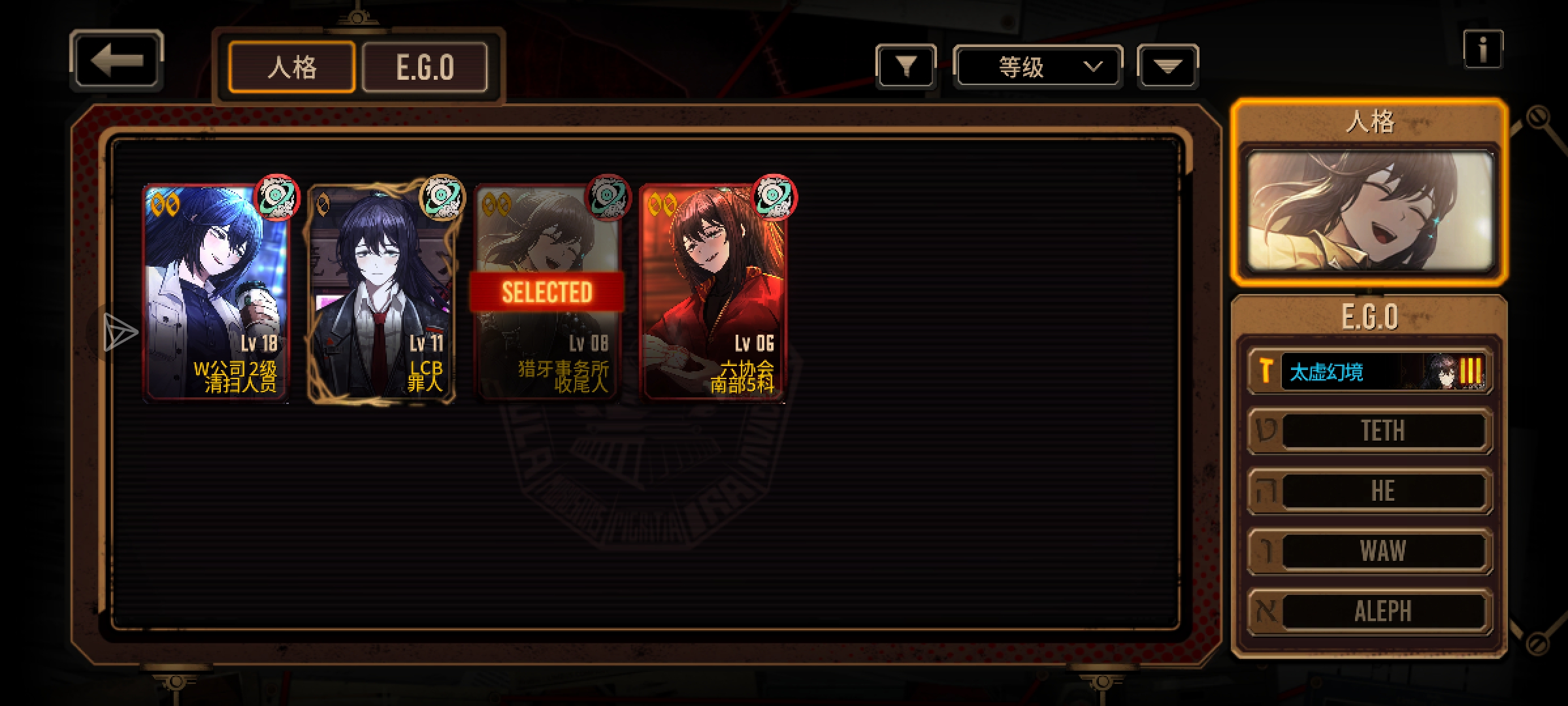Open the funnel filter options

click(x=906, y=66)
